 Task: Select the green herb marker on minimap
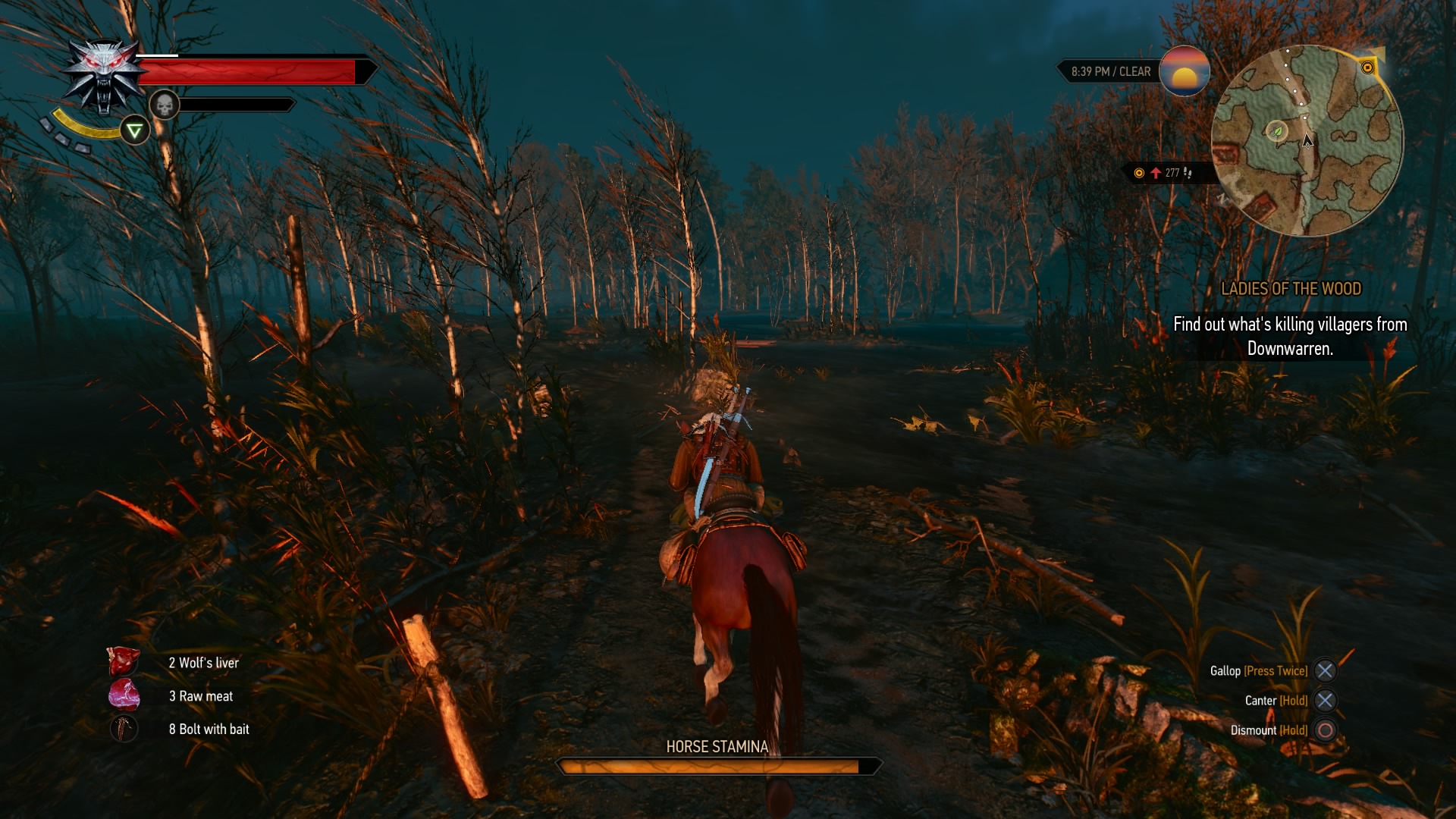[x=1277, y=132]
